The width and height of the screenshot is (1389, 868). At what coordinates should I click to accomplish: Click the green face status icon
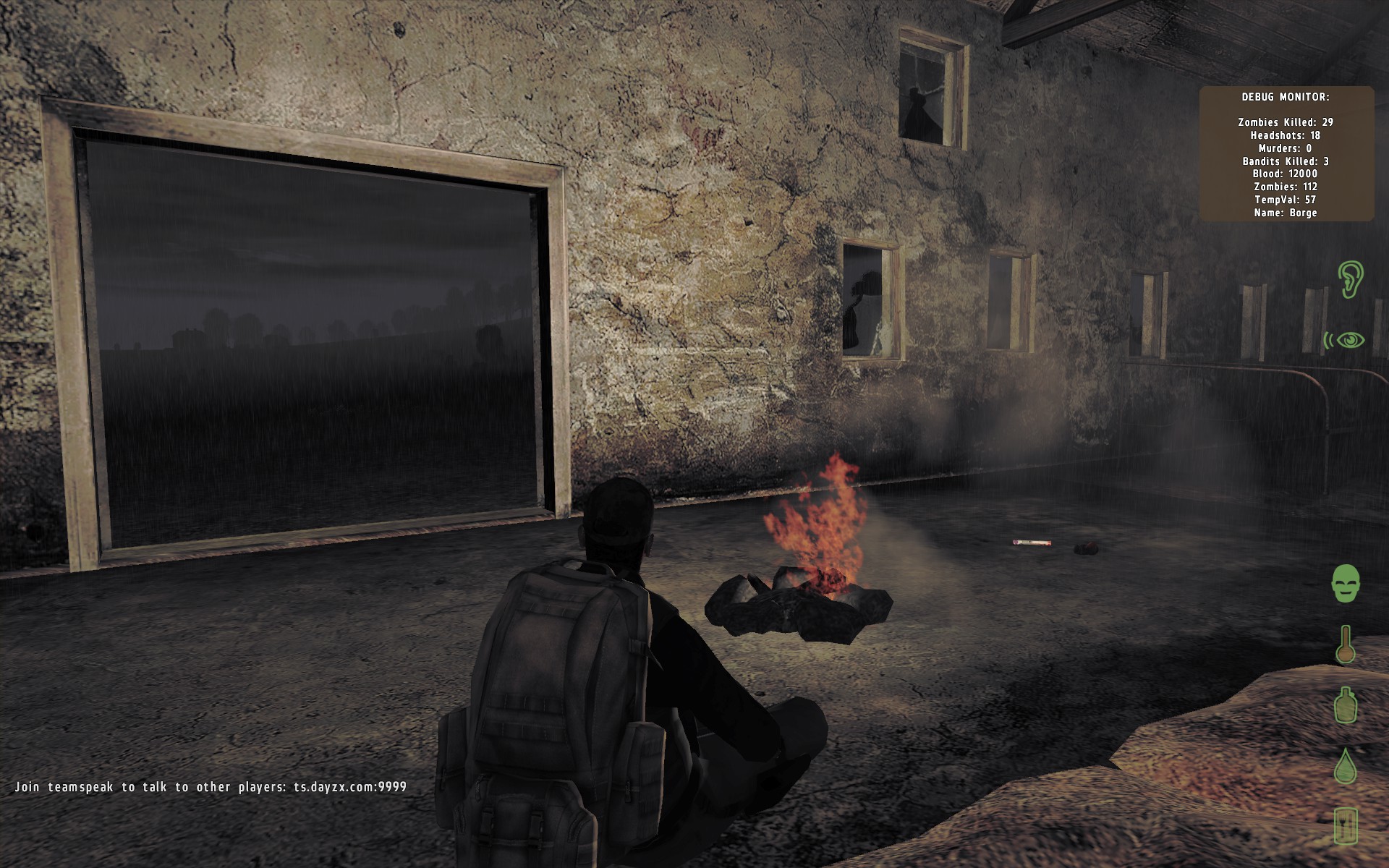coord(1345,583)
